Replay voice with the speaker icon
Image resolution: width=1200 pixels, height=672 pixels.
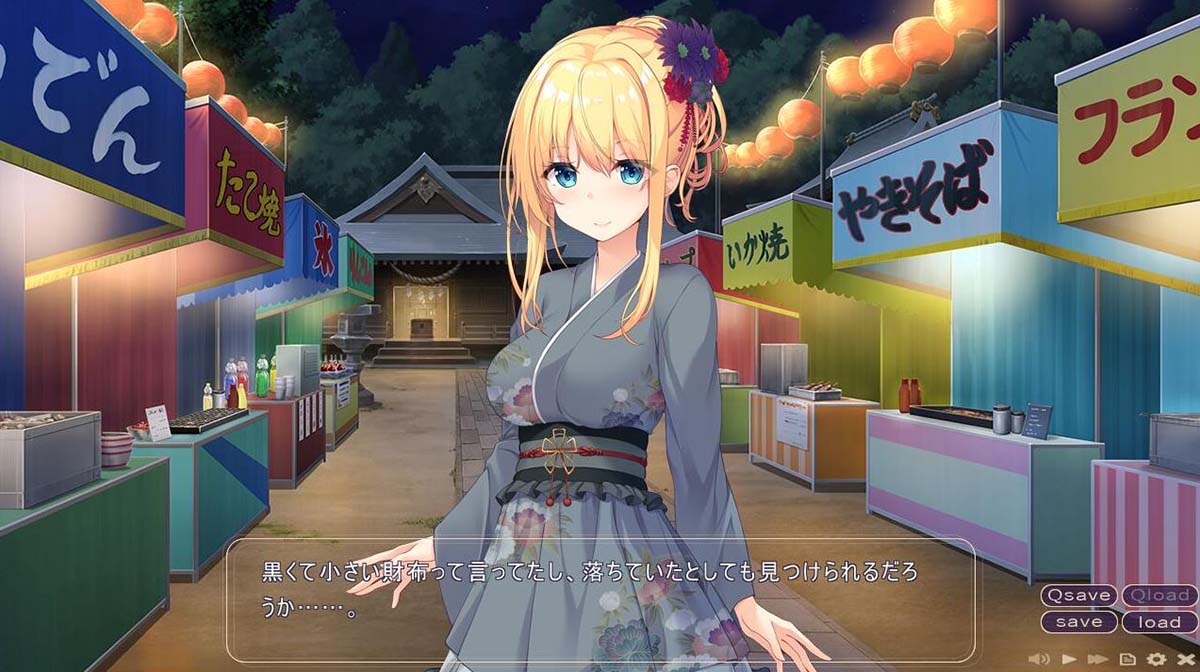point(1040,658)
